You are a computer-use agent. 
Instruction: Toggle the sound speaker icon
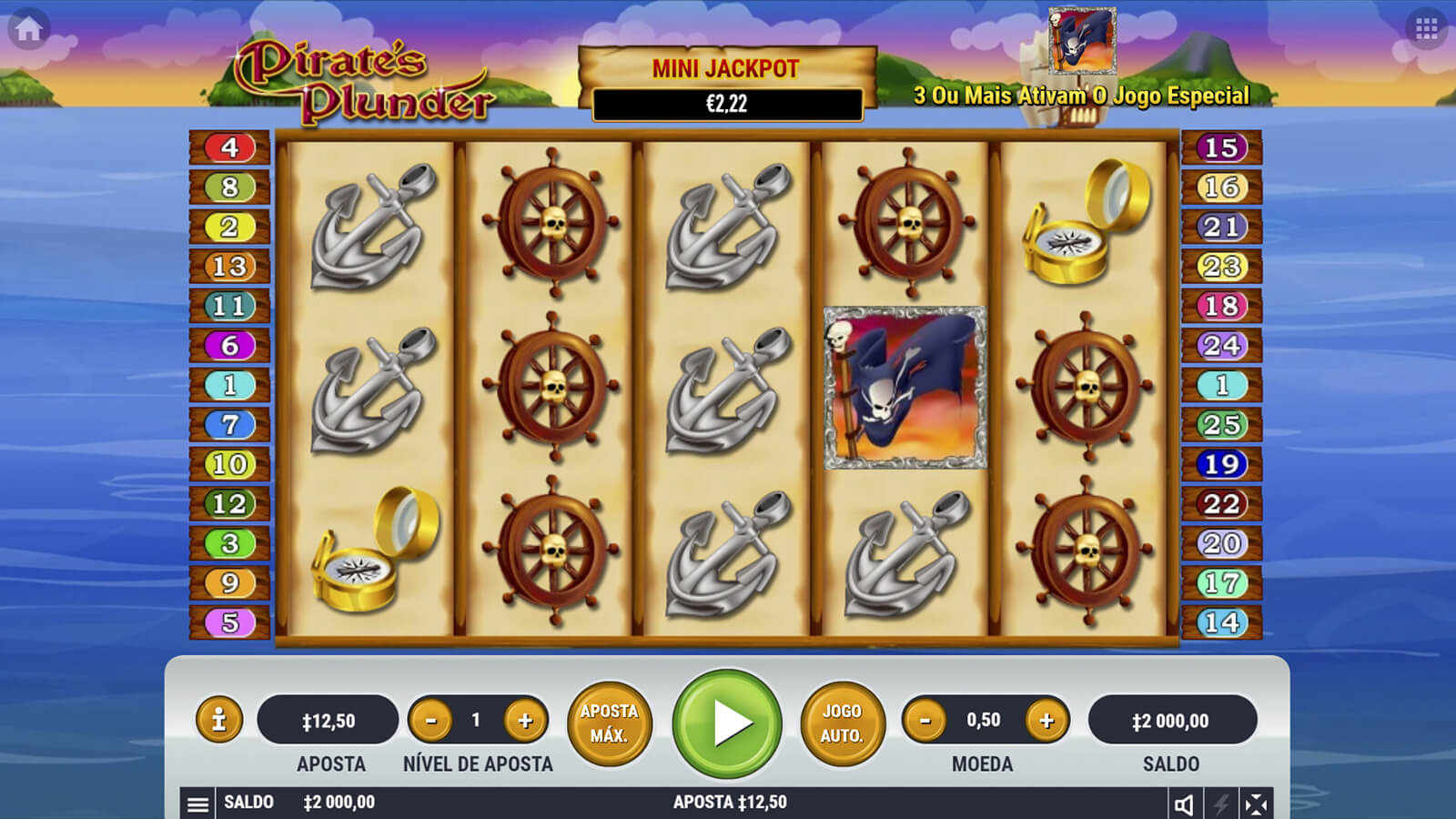tap(1184, 804)
